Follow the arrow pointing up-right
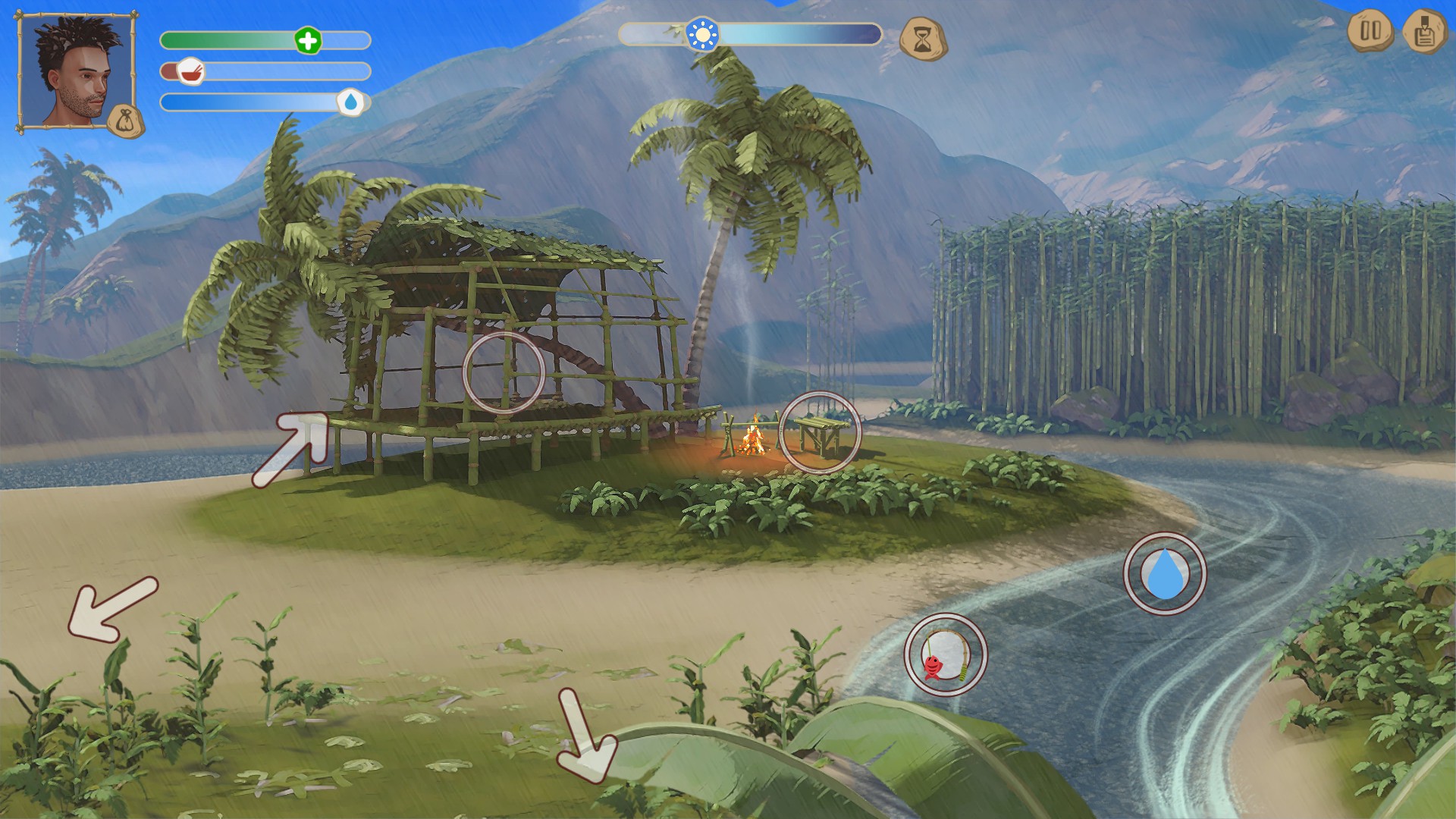The width and height of the screenshot is (1456, 819). [292, 449]
